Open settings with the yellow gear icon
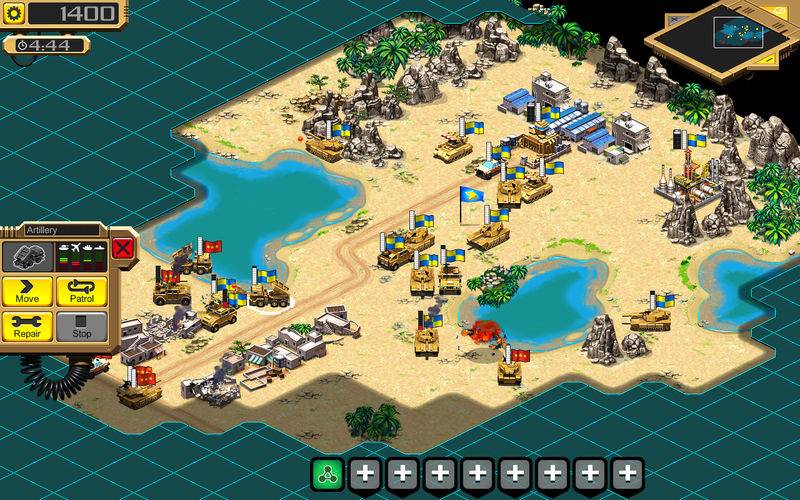 pos(13,13)
